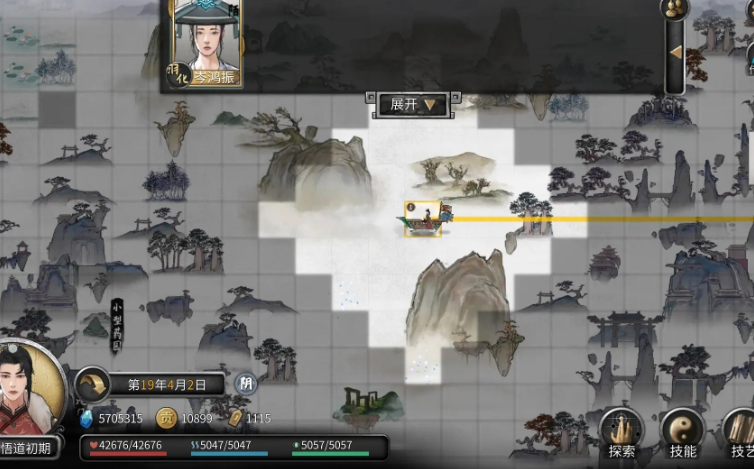Toggle the 阴 yin indicator button
The height and width of the screenshot is (469, 754).
pos(245,383)
